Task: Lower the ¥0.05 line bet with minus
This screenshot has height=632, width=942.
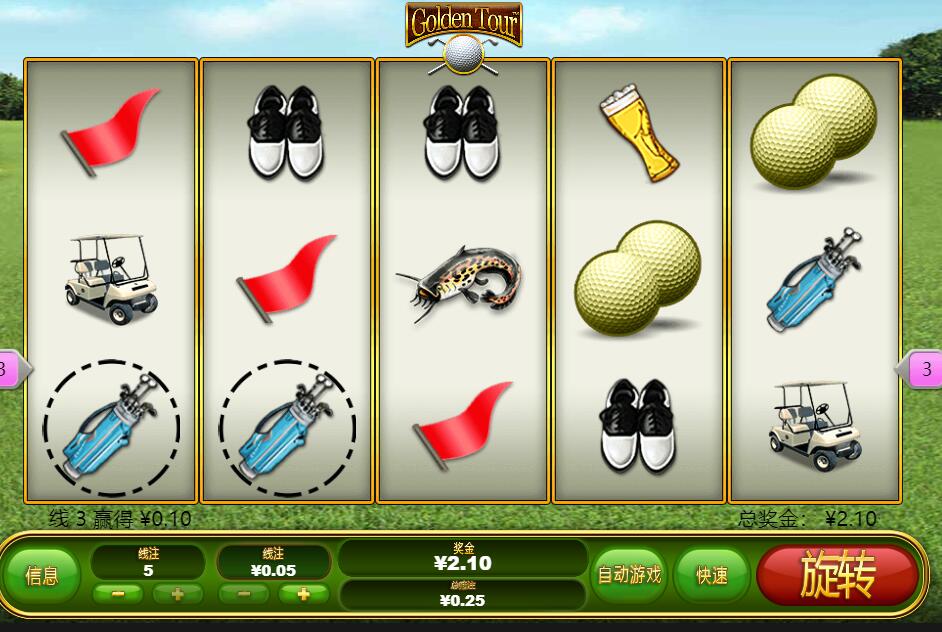Action: point(244,594)
